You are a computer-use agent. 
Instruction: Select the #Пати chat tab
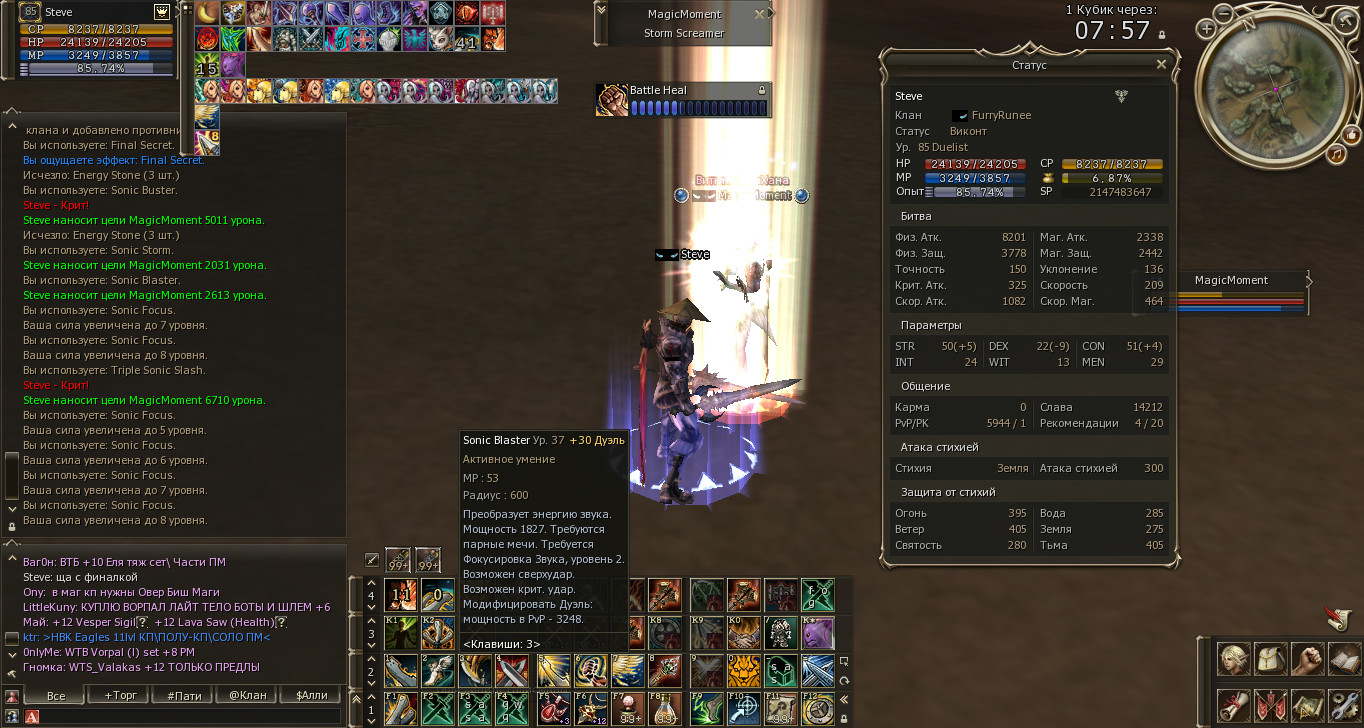[x=184, y=695]
